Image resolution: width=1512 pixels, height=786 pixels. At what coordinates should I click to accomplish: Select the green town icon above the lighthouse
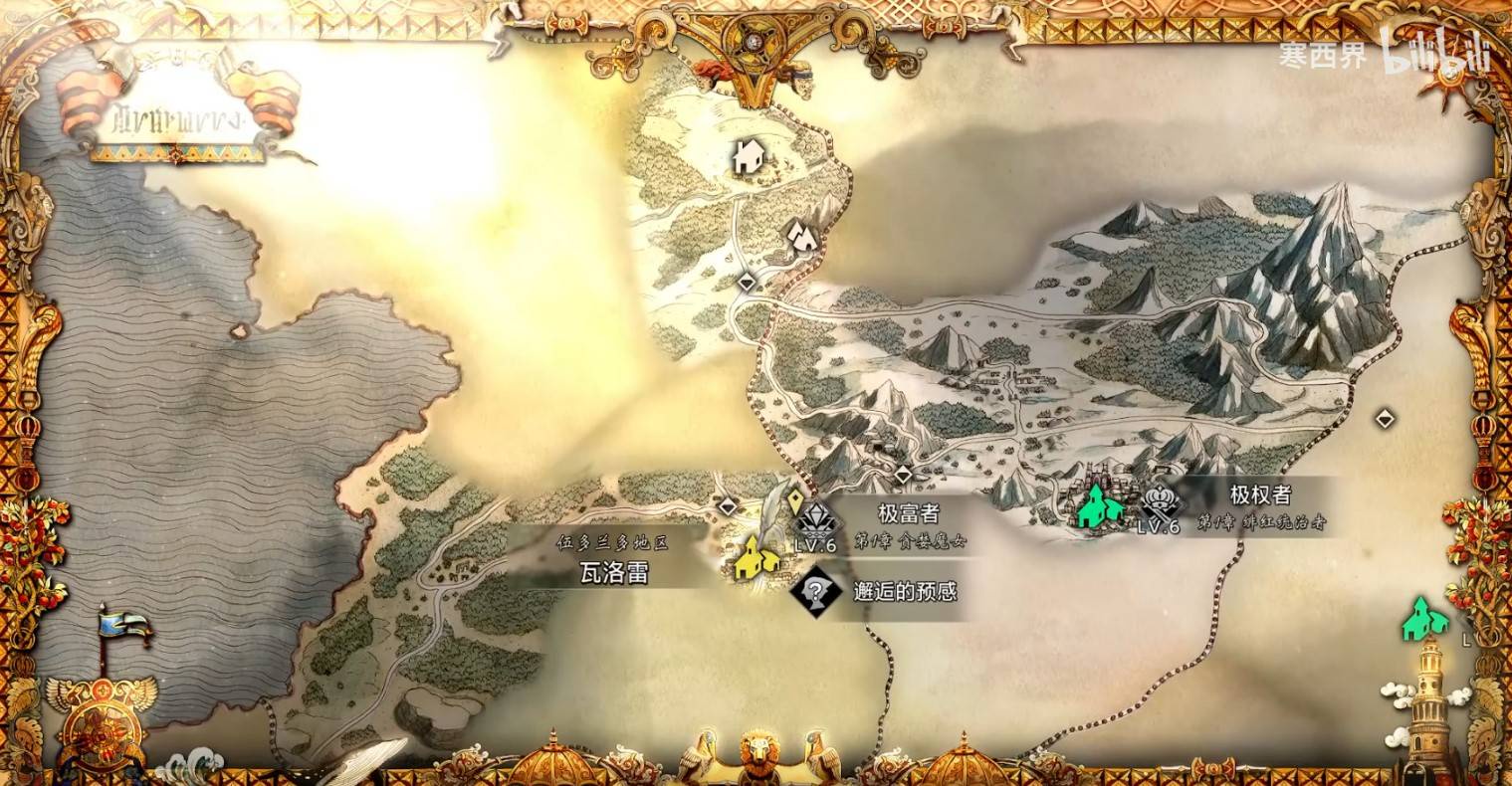pyautogui.click(x=1425, y=618)
